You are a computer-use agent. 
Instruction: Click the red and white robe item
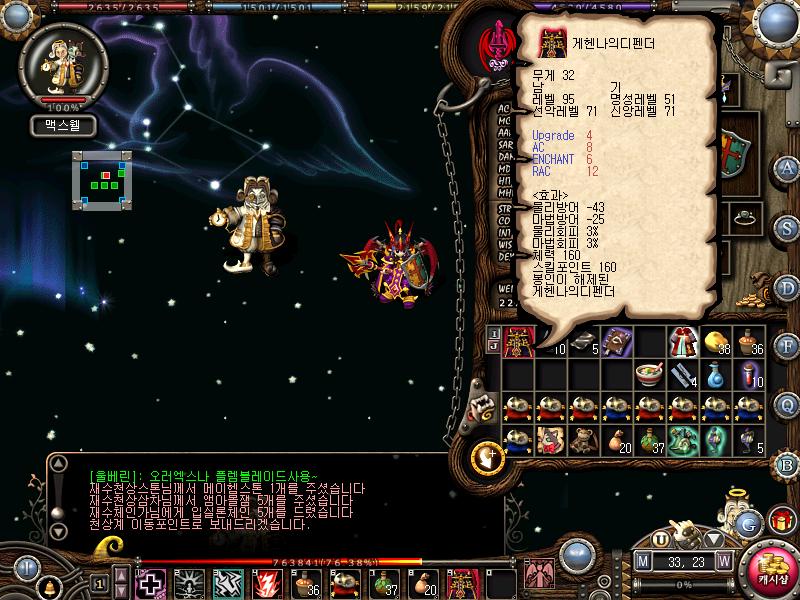click(x=682, y=342)
